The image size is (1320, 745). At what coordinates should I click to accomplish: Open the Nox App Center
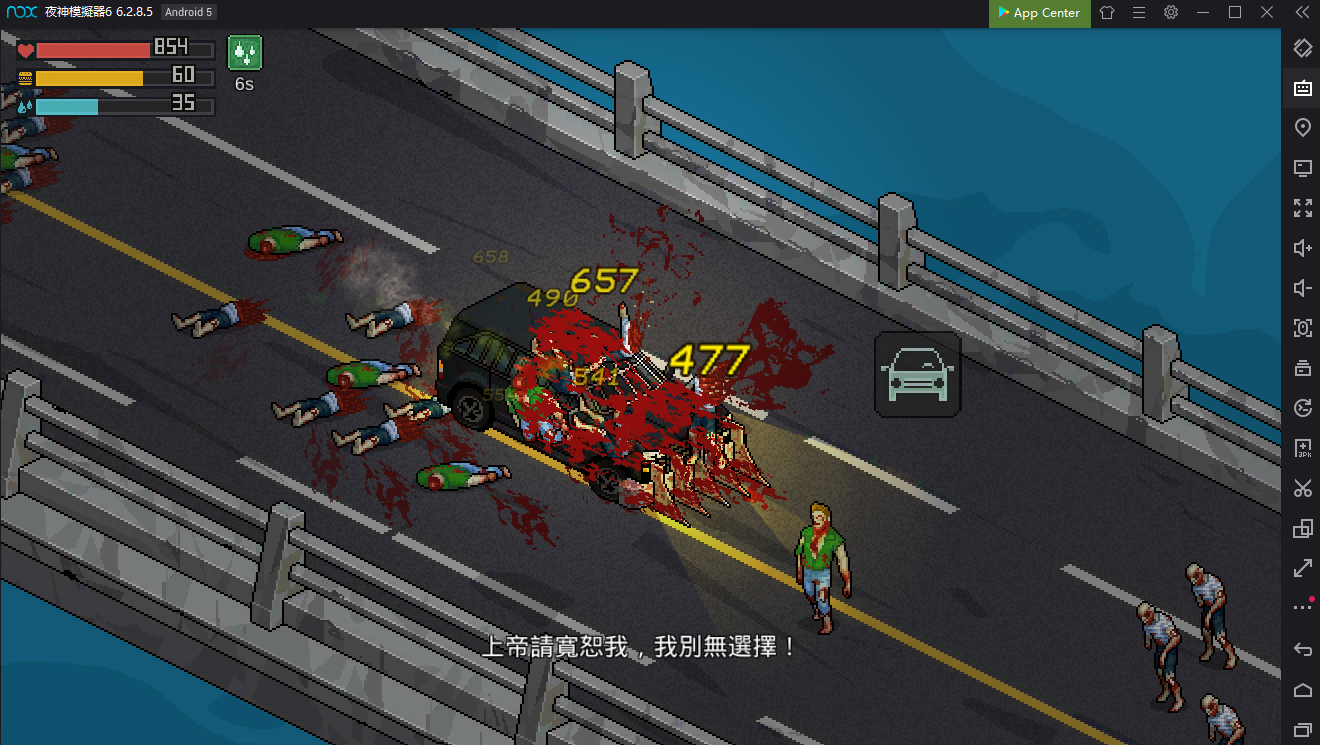(x=1039, y=13)
